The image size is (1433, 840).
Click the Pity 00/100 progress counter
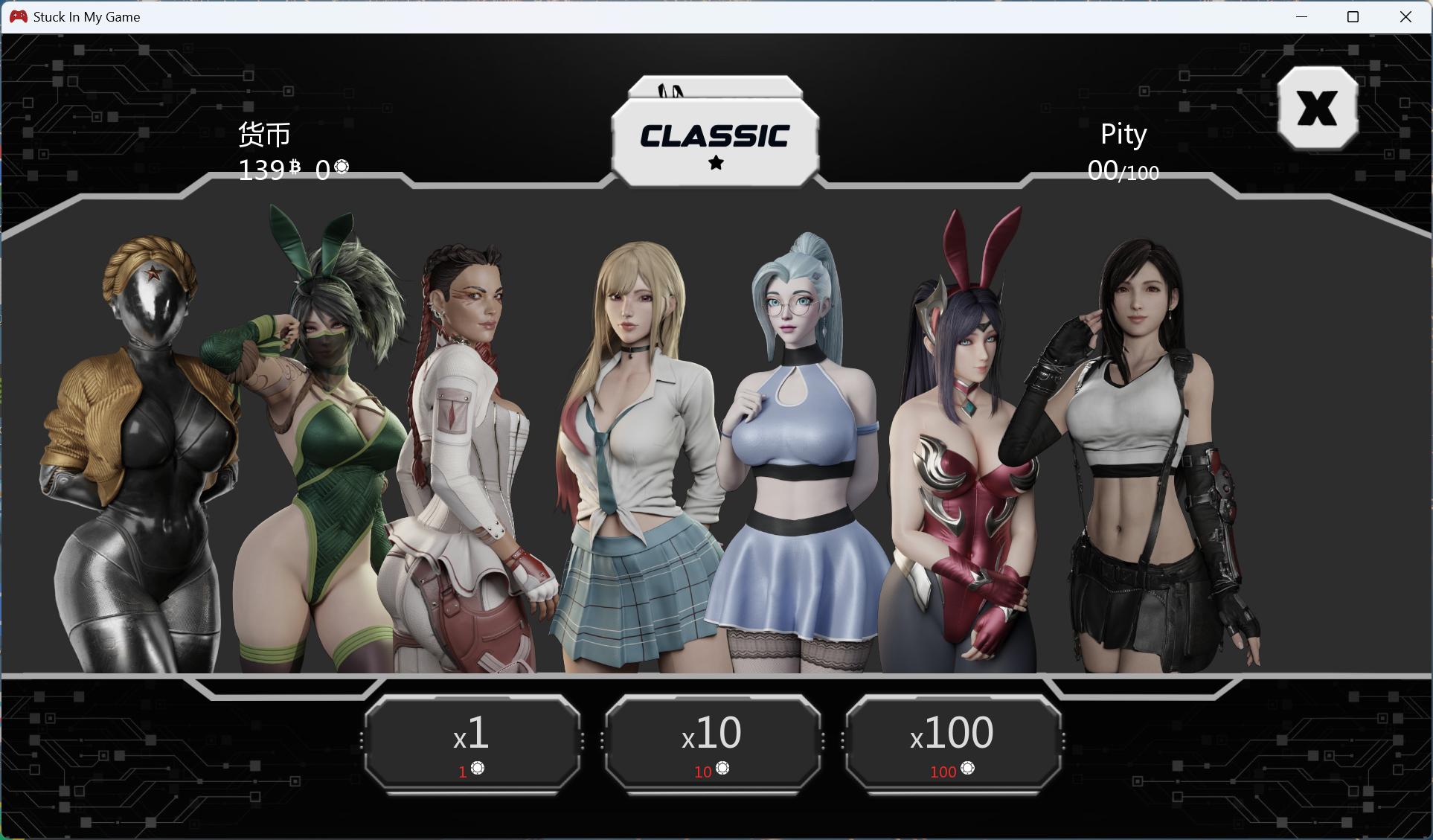[x=1122, y=171]
